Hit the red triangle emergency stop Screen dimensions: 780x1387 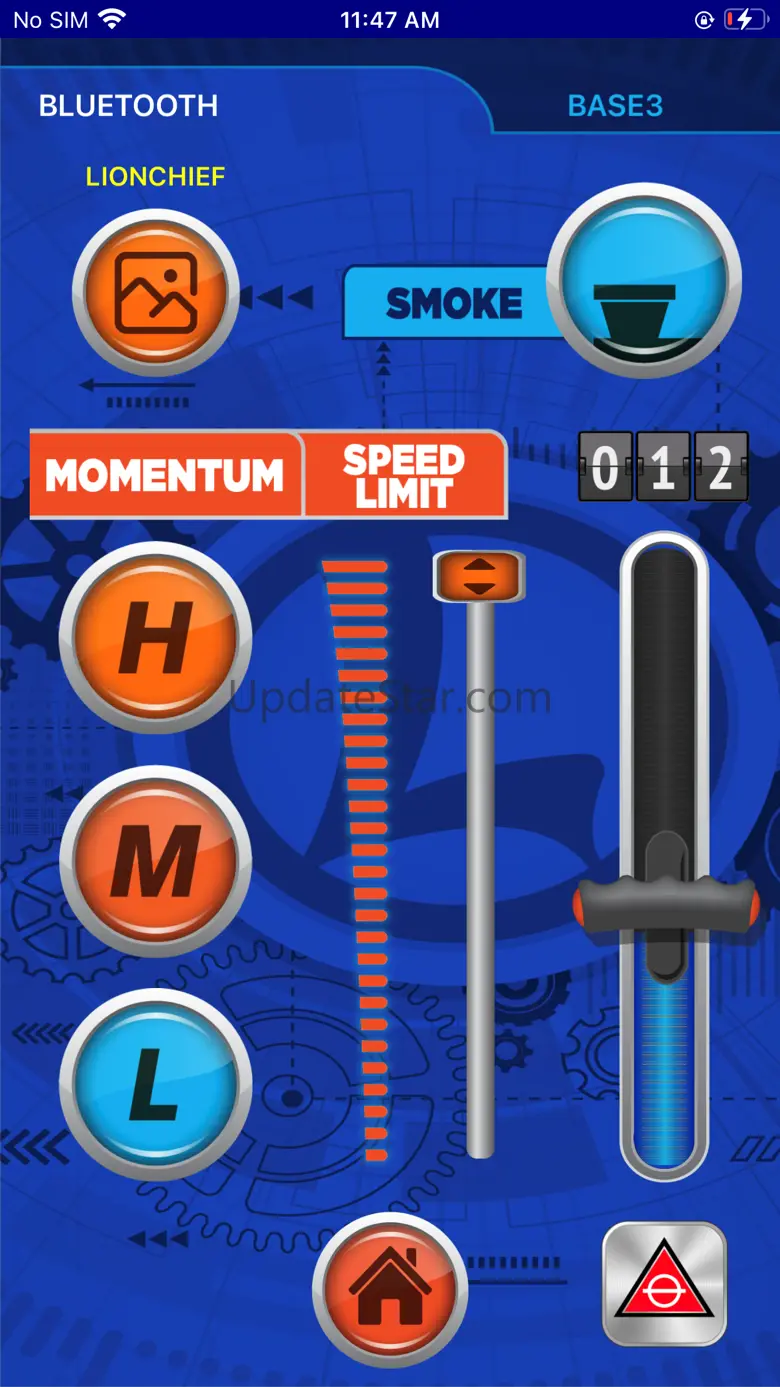click(x=664, y=1283)
